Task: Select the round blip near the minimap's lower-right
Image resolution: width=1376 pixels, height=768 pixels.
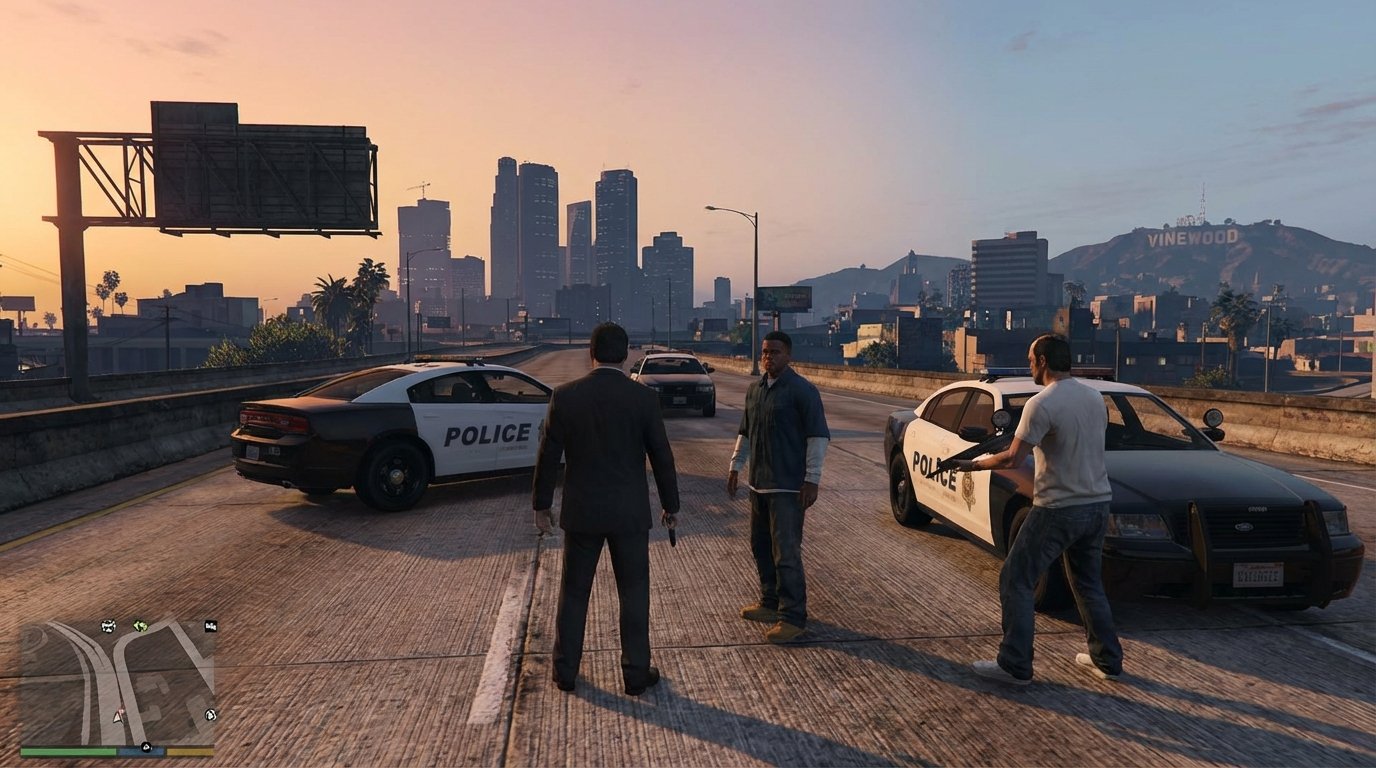Action: point(210,714)
